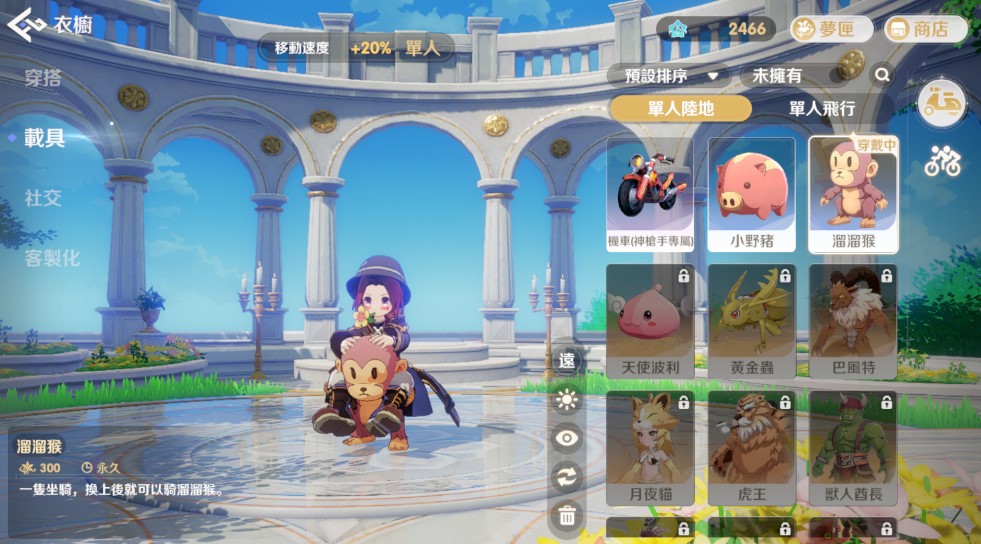This screenshot has width=981, height=544.
Task: Select the scooter single-rider mount icon
Action: click(x=941, y=103)
